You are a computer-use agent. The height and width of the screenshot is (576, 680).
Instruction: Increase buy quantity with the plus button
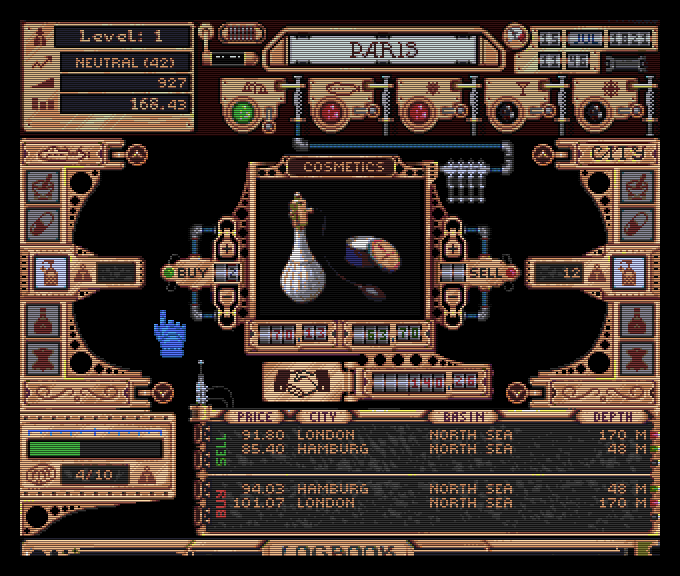coord(225,247)
